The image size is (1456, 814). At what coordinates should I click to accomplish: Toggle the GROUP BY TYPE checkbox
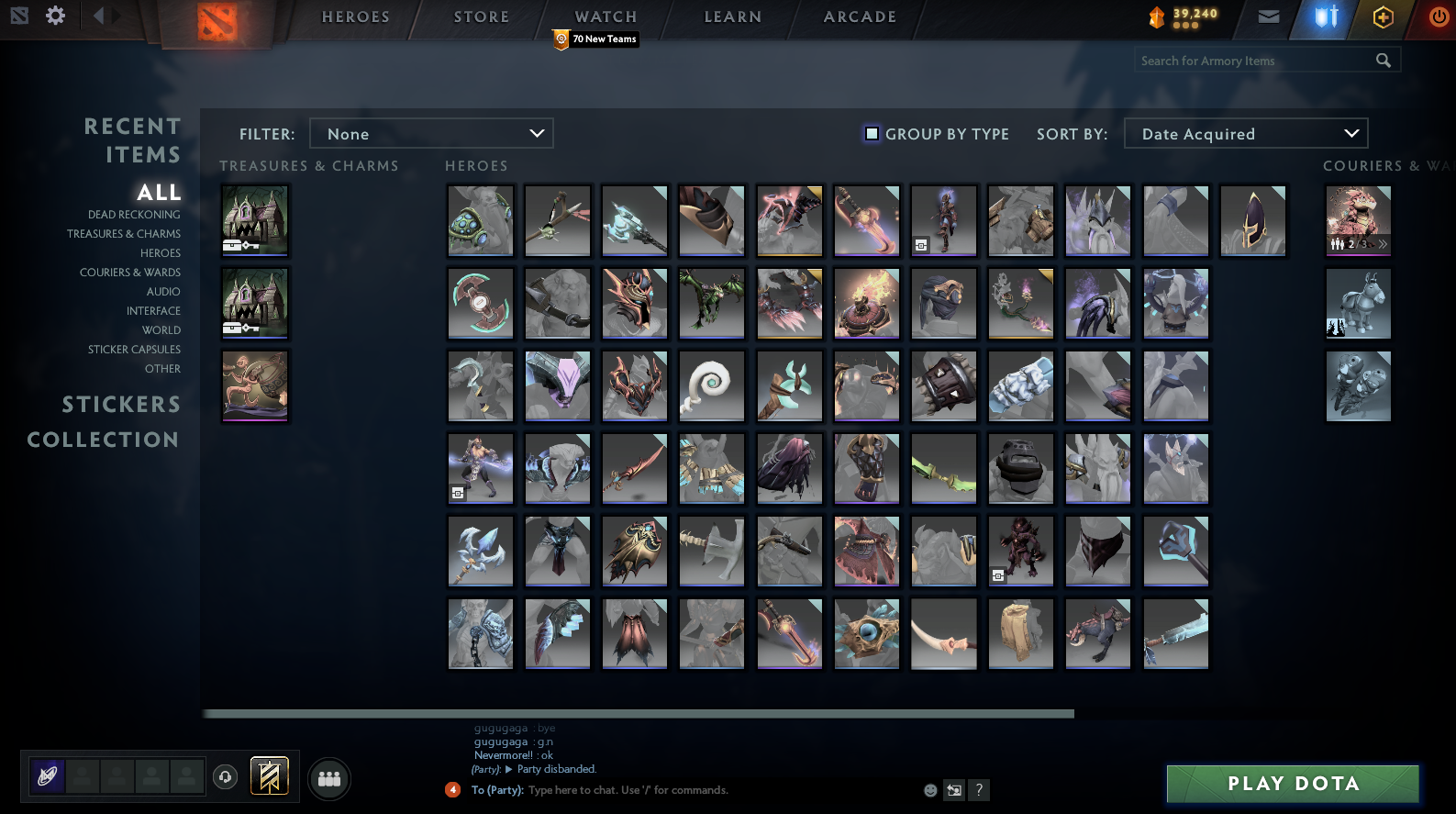870,133
